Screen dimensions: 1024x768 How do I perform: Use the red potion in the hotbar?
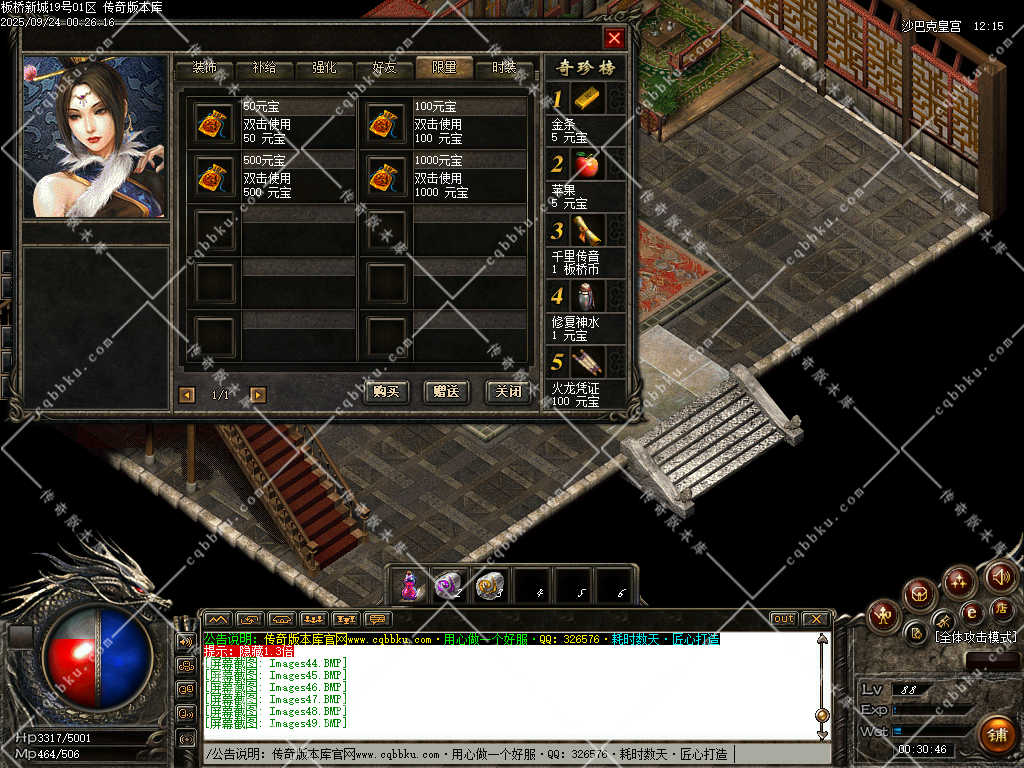[409, 586]
